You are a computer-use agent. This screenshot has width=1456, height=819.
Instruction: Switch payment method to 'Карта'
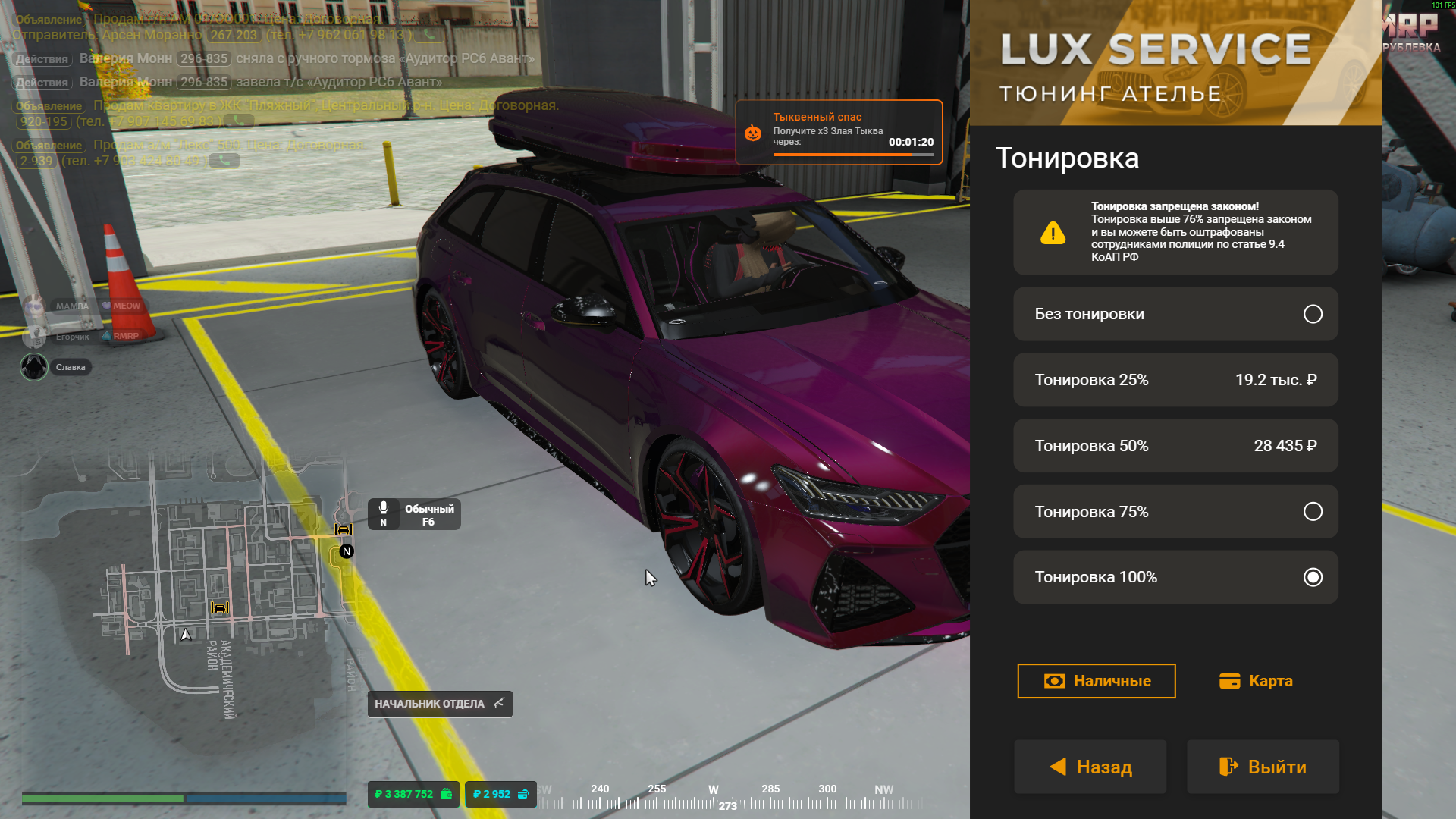click(x=1256, y=681)
